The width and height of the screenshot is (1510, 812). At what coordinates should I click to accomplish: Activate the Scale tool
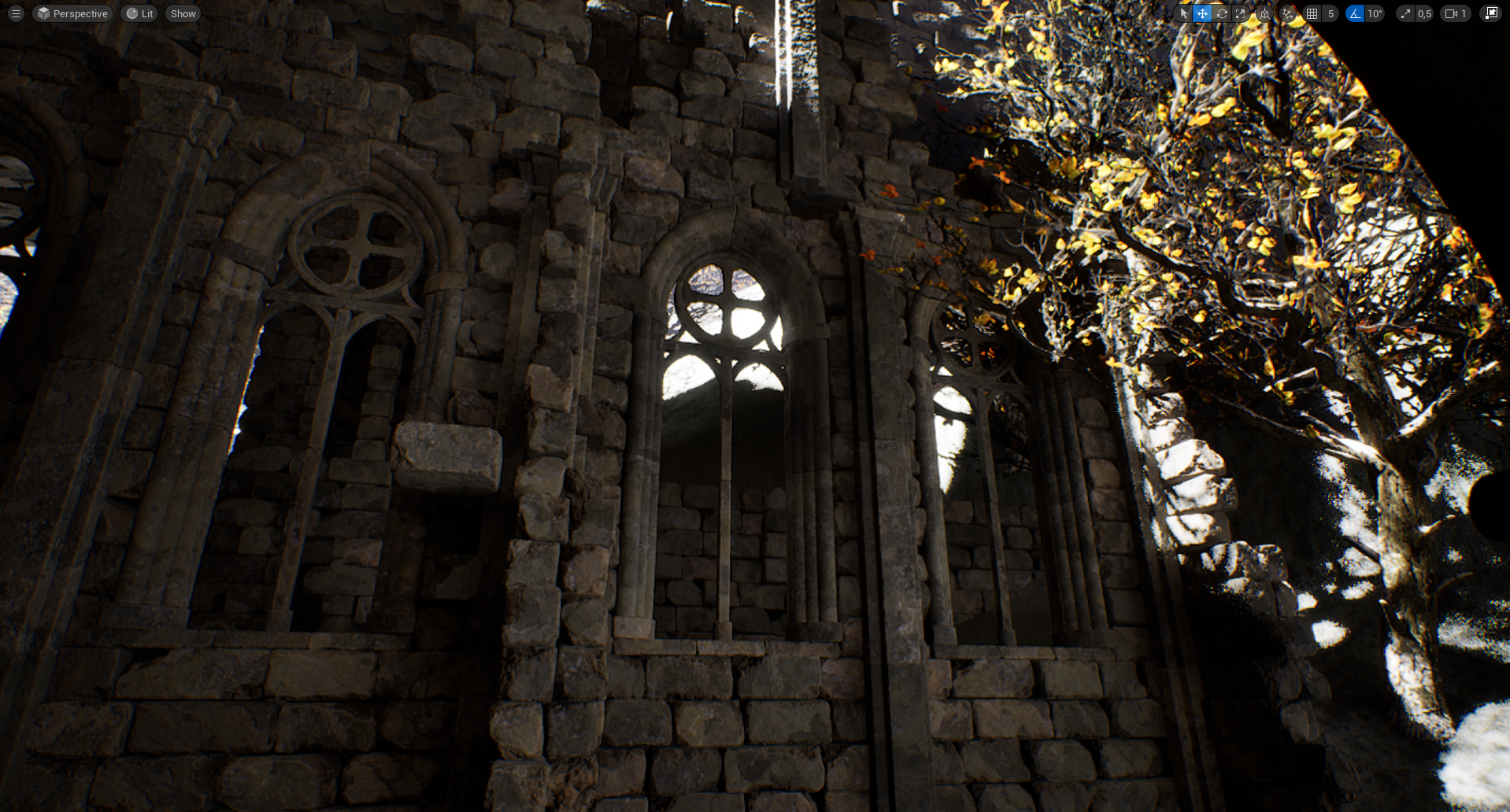tap(1240, 13)
